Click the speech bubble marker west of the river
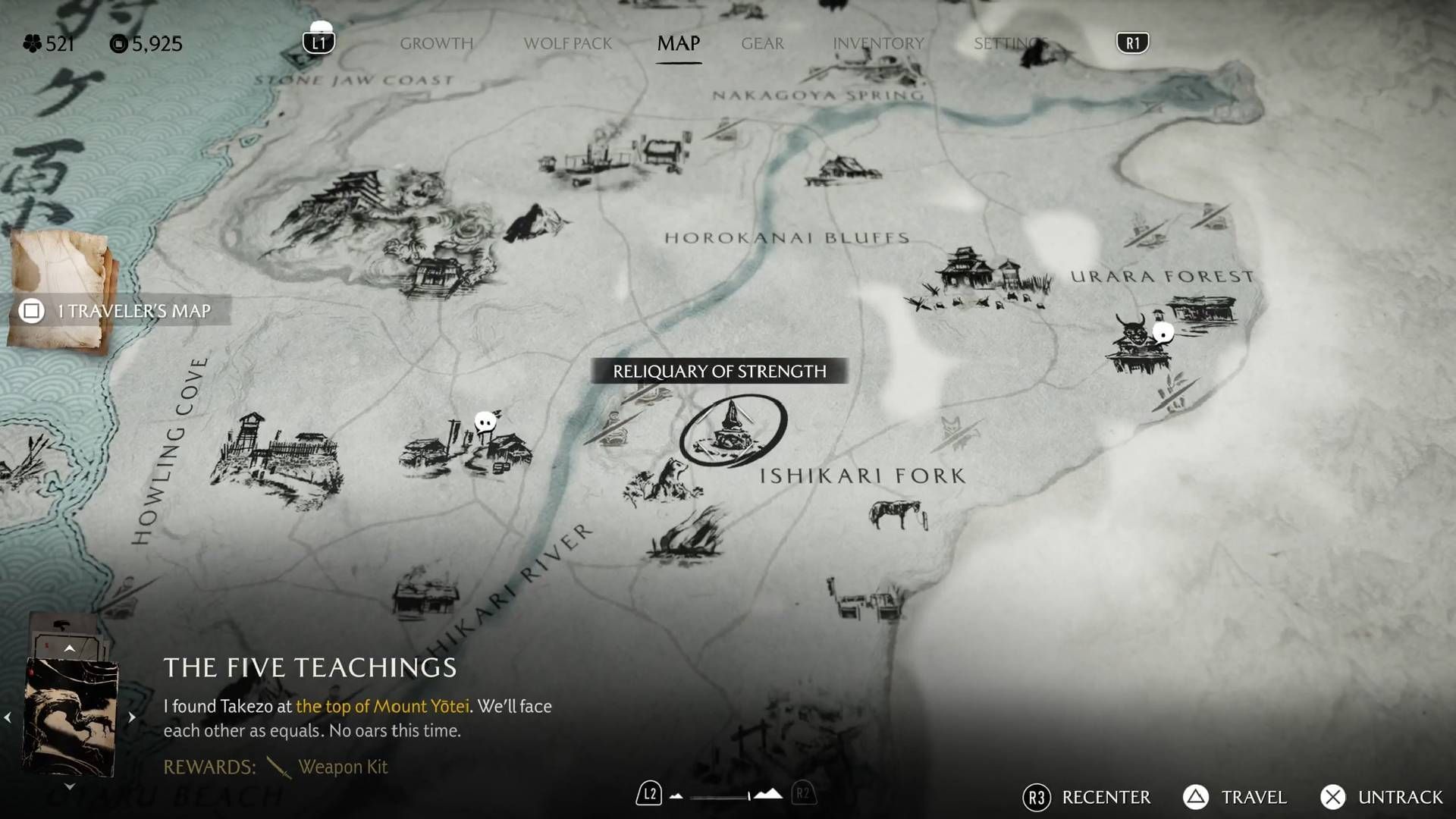The height and width of the screenshot is (819, 1456). click(x=485, y=422)
